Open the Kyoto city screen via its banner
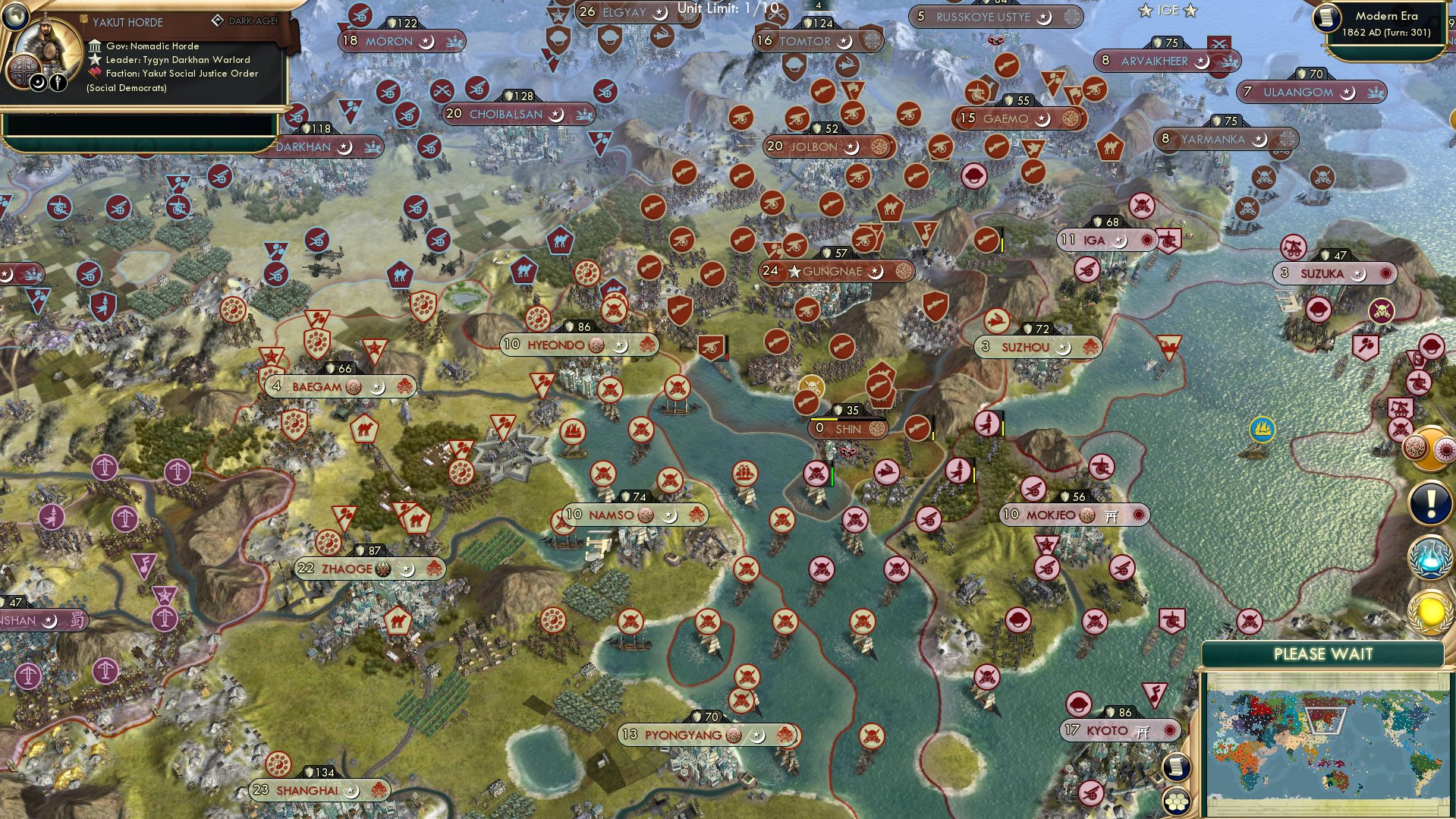 (1109, 729)
